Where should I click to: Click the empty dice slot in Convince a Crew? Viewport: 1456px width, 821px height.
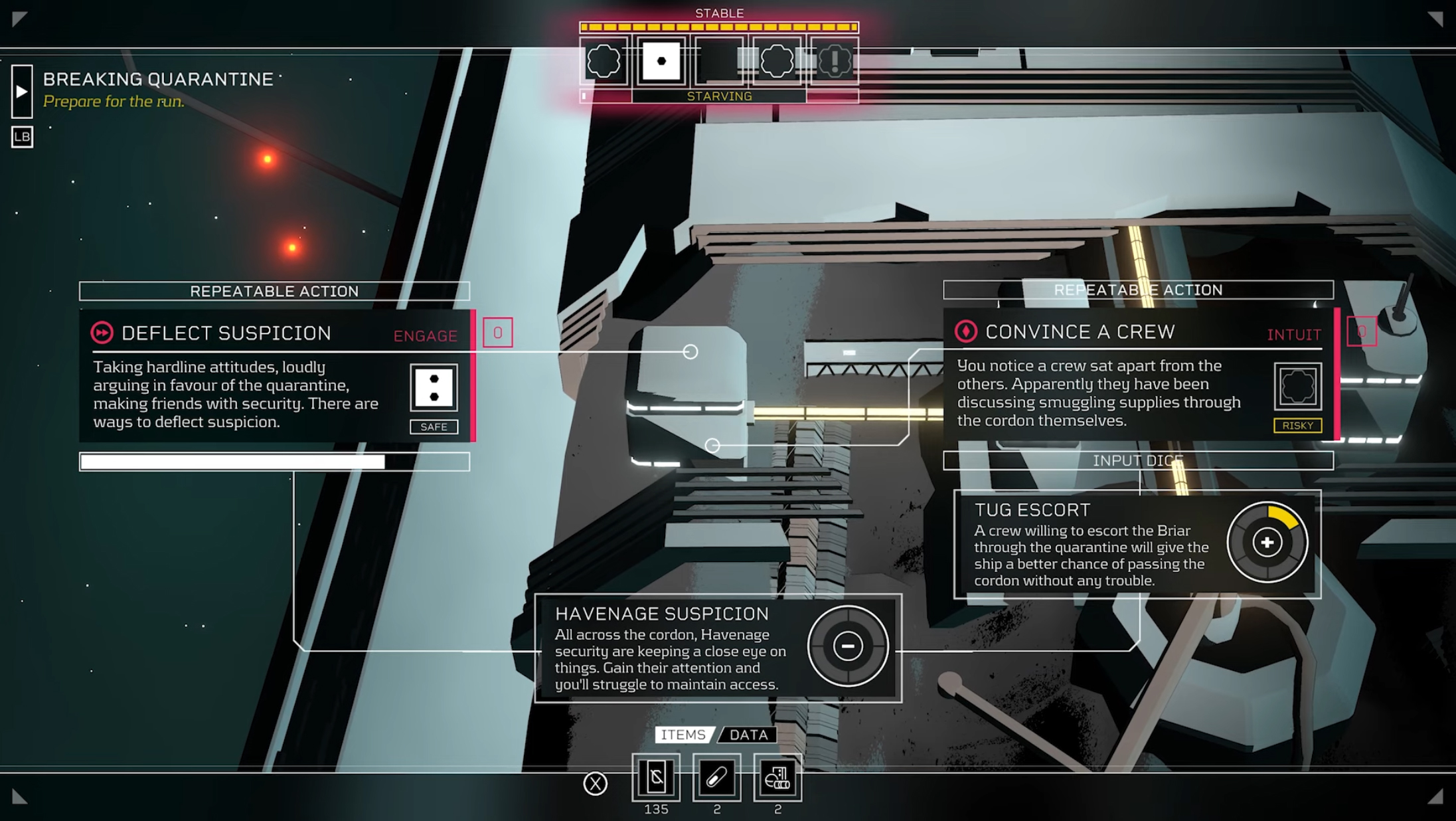point(1297,386)
